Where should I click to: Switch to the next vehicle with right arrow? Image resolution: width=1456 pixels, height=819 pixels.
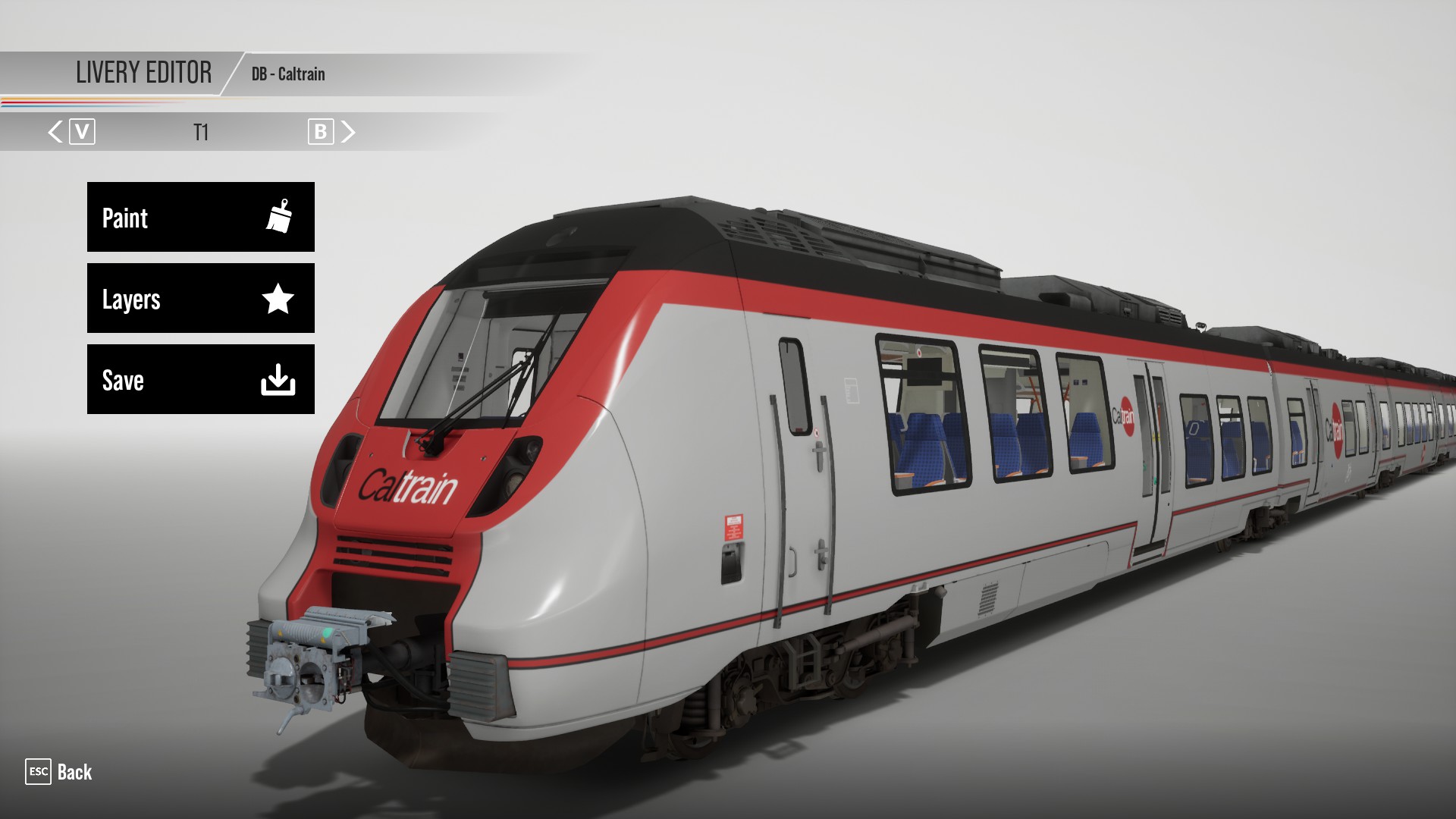coord(348,132)
